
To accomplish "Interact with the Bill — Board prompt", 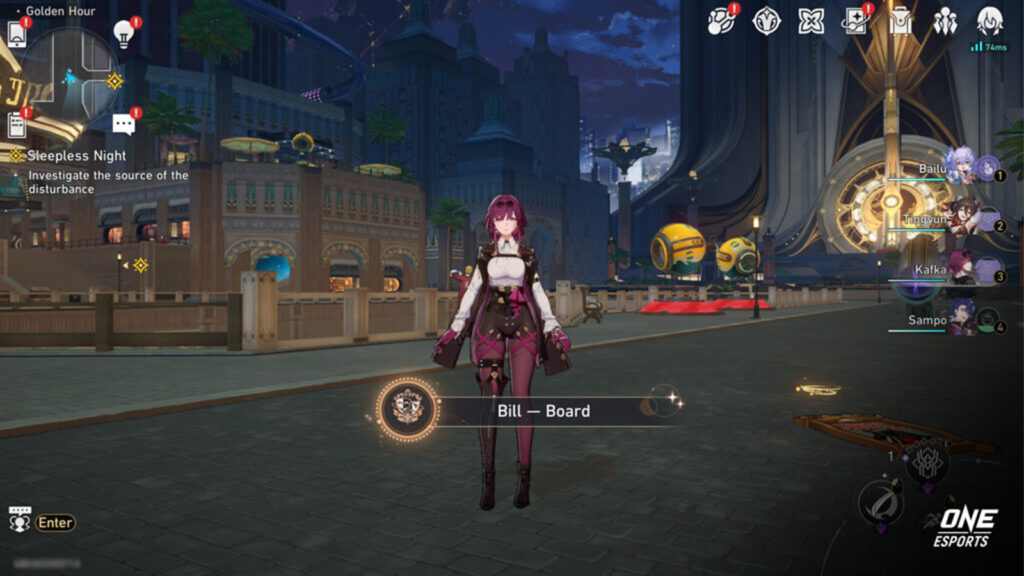I will tap(542, 411).
